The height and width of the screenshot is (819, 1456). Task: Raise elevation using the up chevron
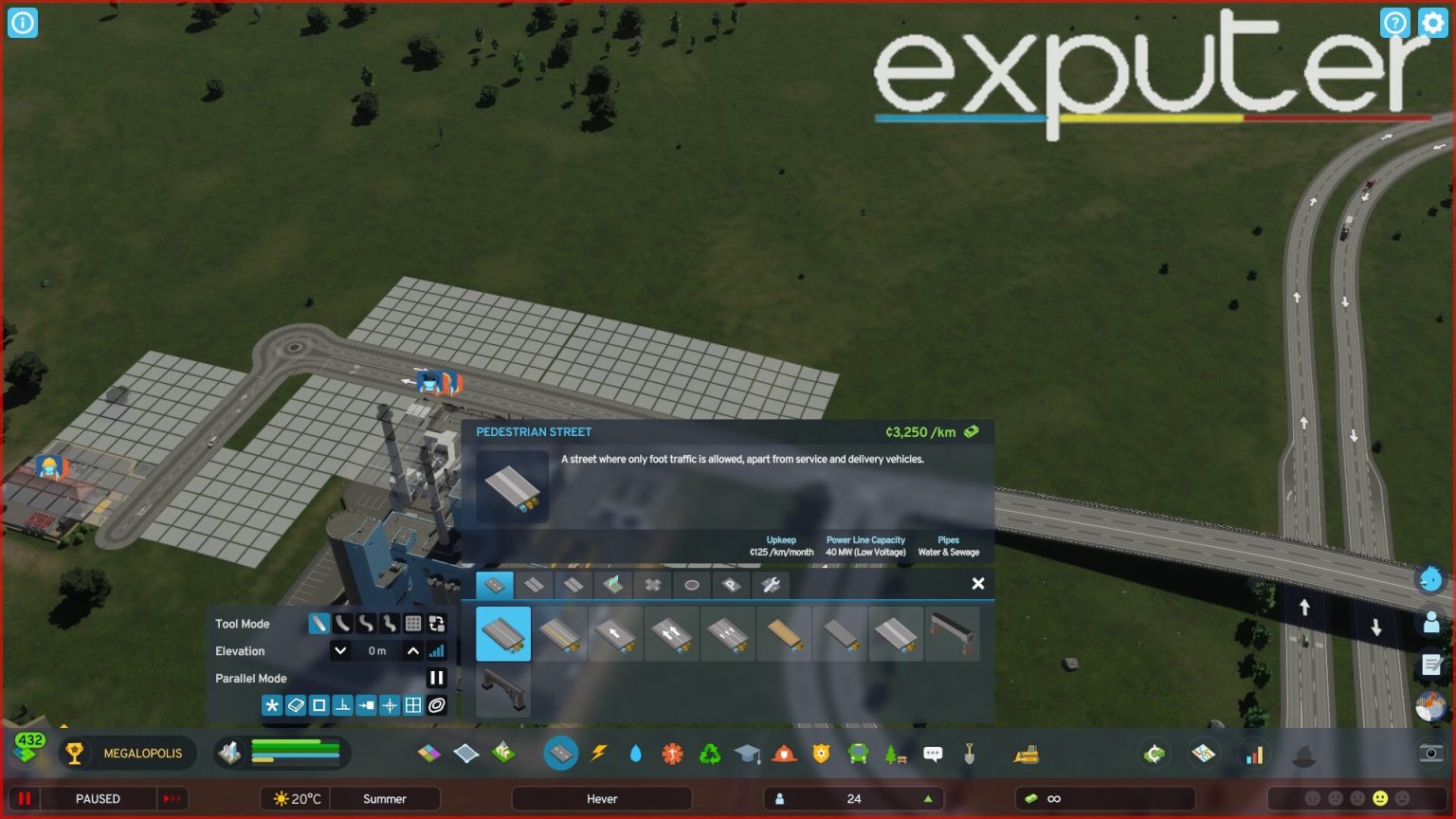412,651
